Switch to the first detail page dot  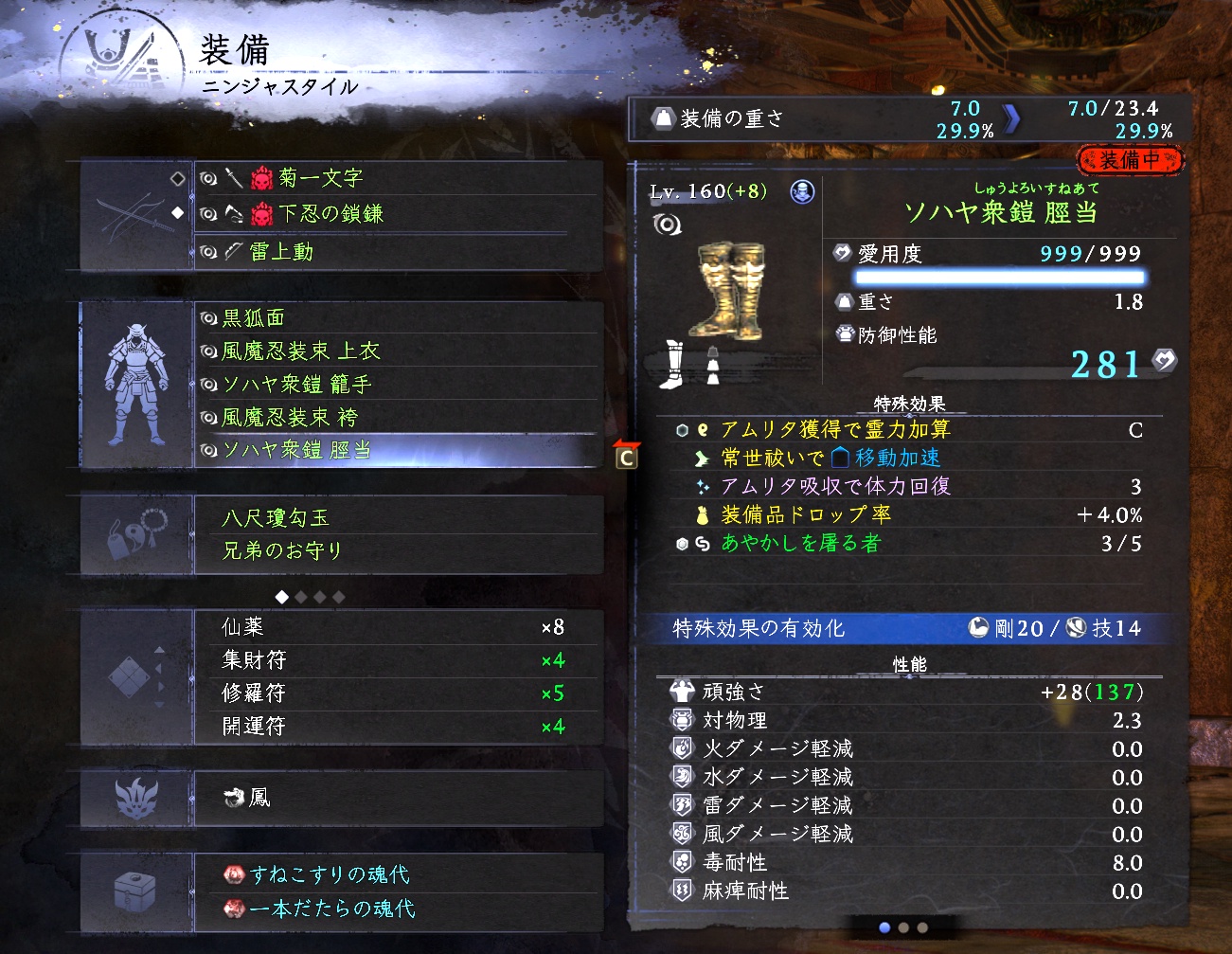pos(884,928)
